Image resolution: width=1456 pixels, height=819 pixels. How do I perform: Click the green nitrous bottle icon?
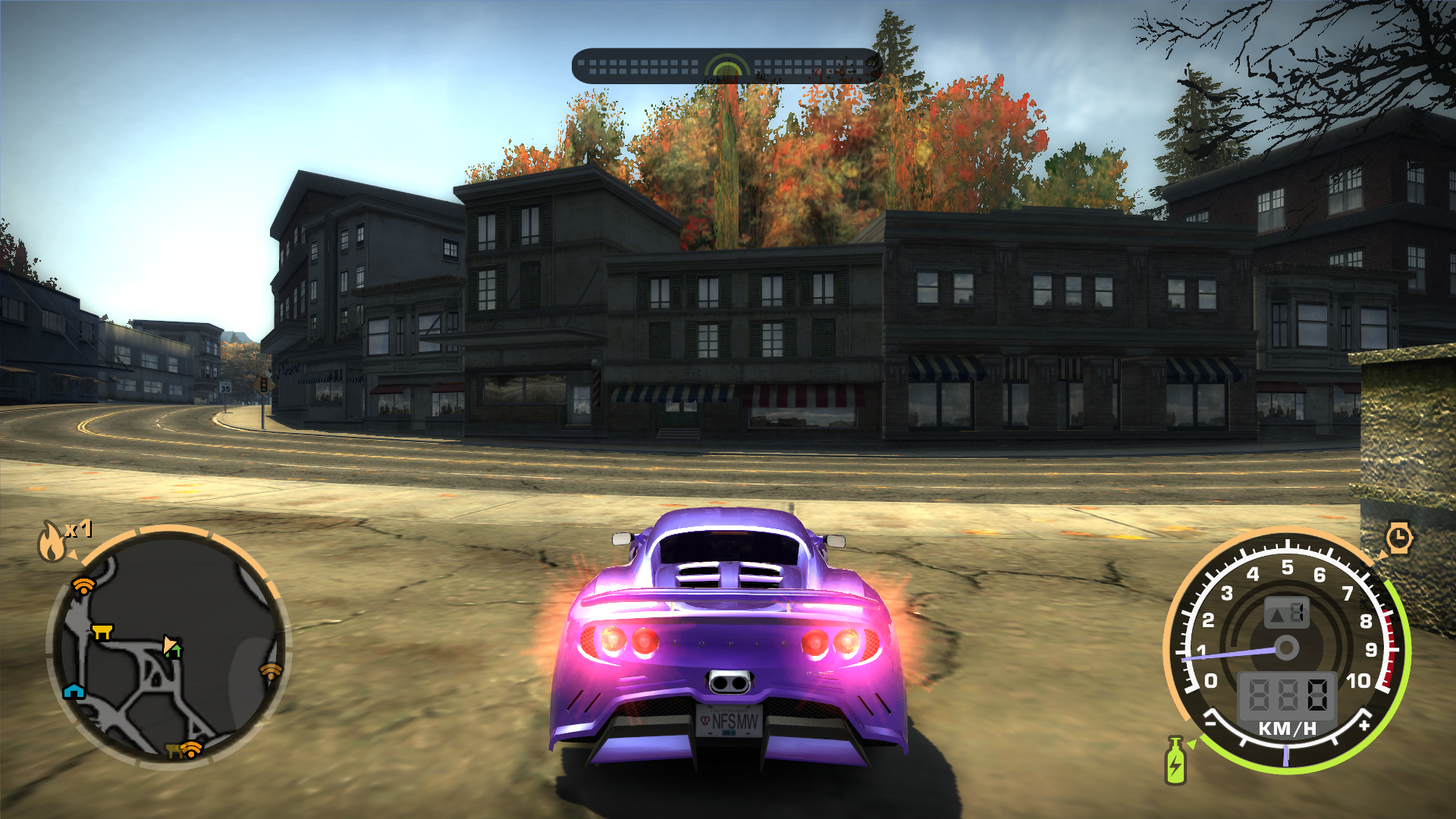1175,761
